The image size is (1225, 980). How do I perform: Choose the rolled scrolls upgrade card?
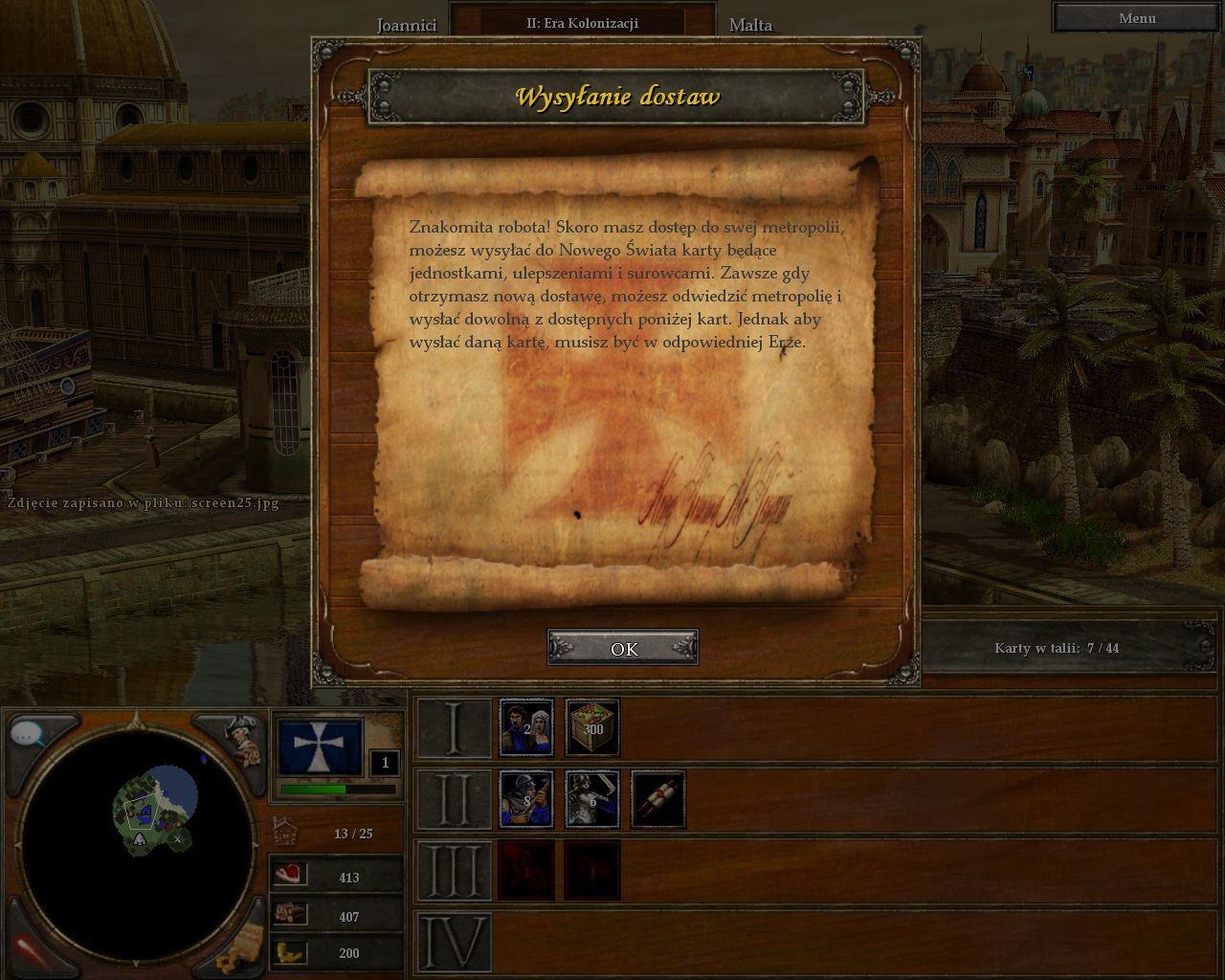[x=658, y=798]
